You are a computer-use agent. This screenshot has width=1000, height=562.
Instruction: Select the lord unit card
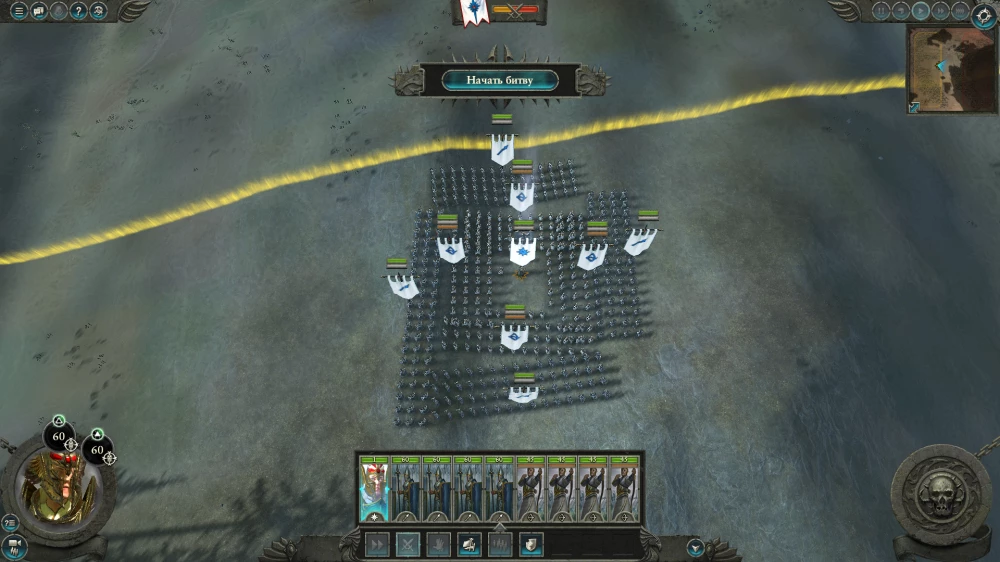pos(374,488)
